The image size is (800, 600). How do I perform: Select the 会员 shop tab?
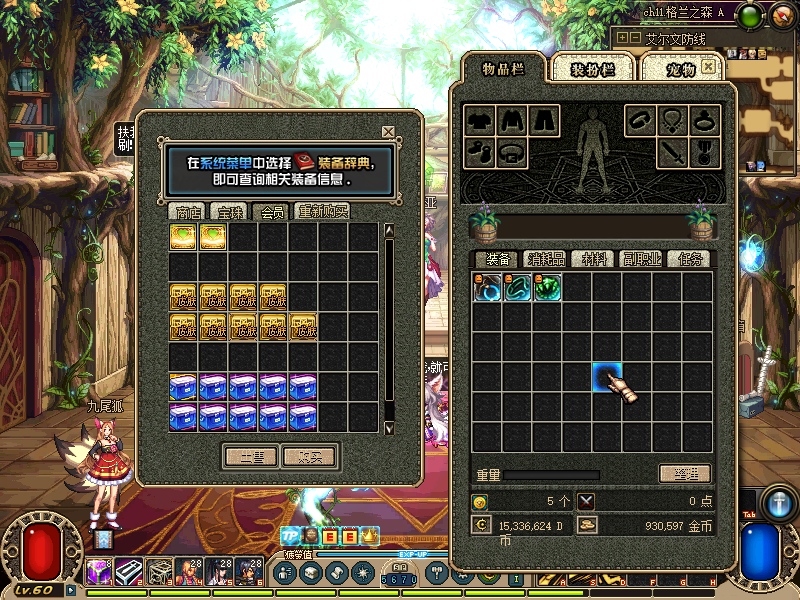[271, 212]
